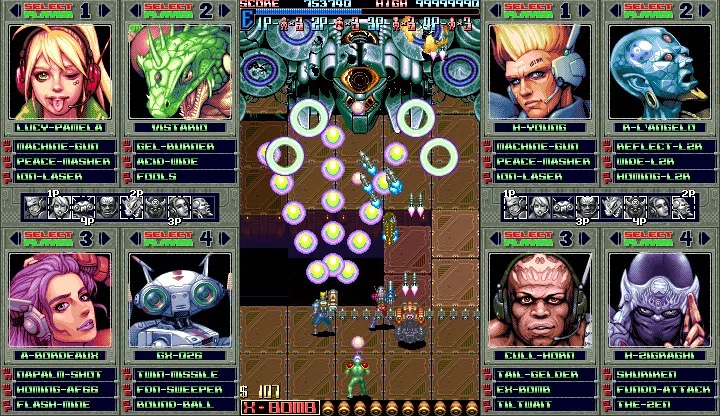Select the chrome-headed R-L'Angelo portrait
Screen dimensions: 720x416
coord(659,72)
